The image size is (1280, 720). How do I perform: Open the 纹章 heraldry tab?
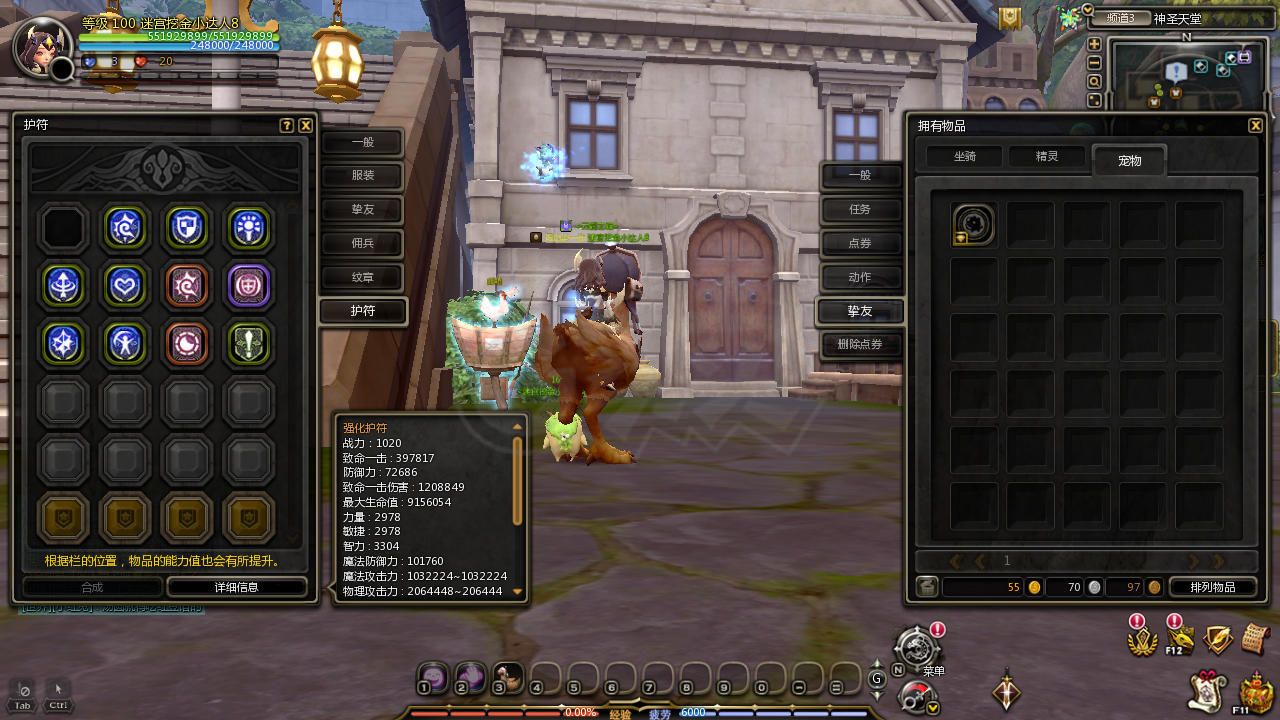[362, 277]
